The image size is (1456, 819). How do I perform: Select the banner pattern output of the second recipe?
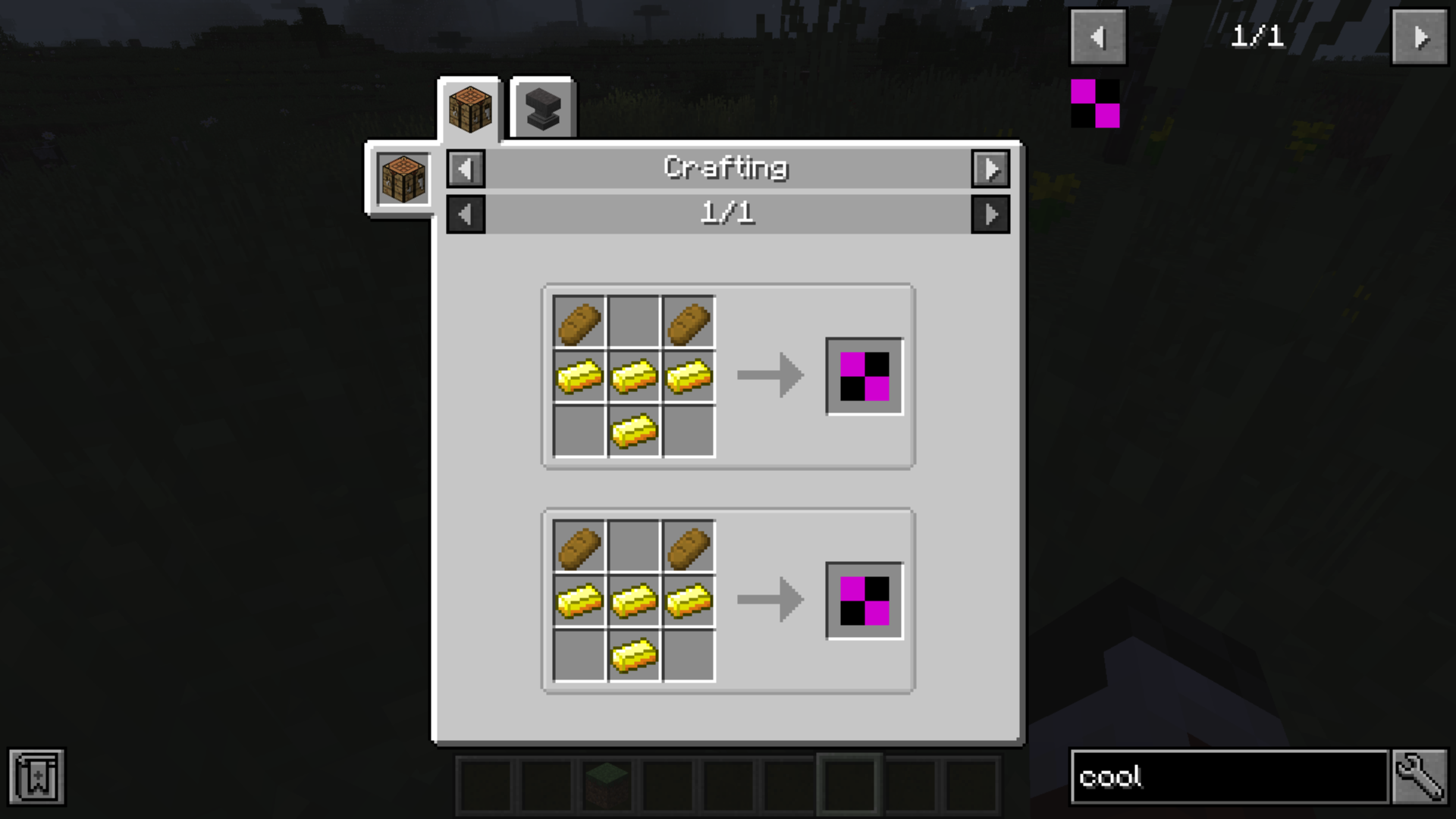click(x=863, y=599)
